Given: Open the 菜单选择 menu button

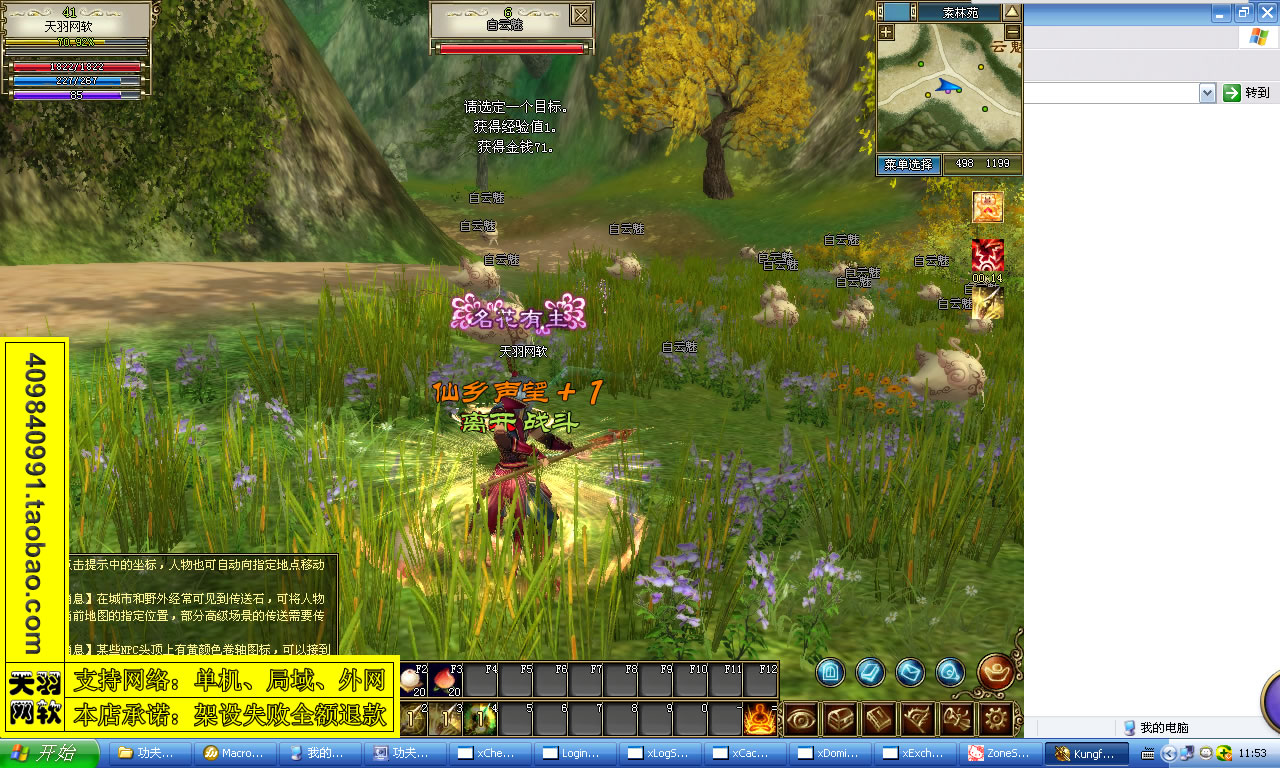Looking at the screenshot, I should 908,164.
